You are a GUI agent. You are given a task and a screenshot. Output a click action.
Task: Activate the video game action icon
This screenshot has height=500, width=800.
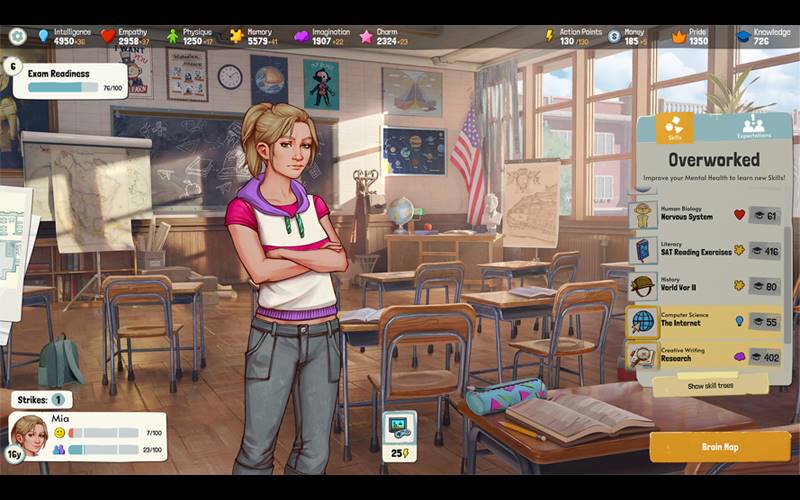pyautogui.click(x=400, y=429)
